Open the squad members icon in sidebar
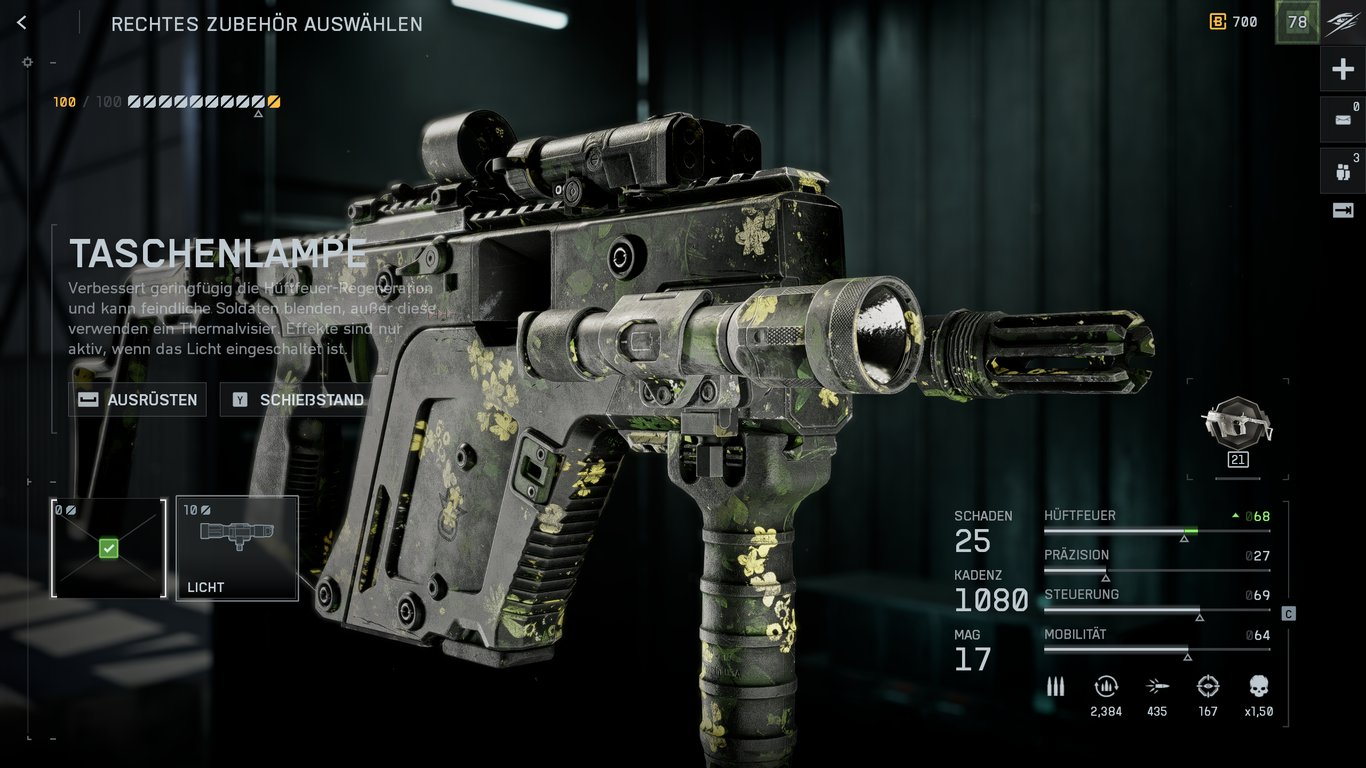Screen dimensions: 1366x768 click(1342, 171)
